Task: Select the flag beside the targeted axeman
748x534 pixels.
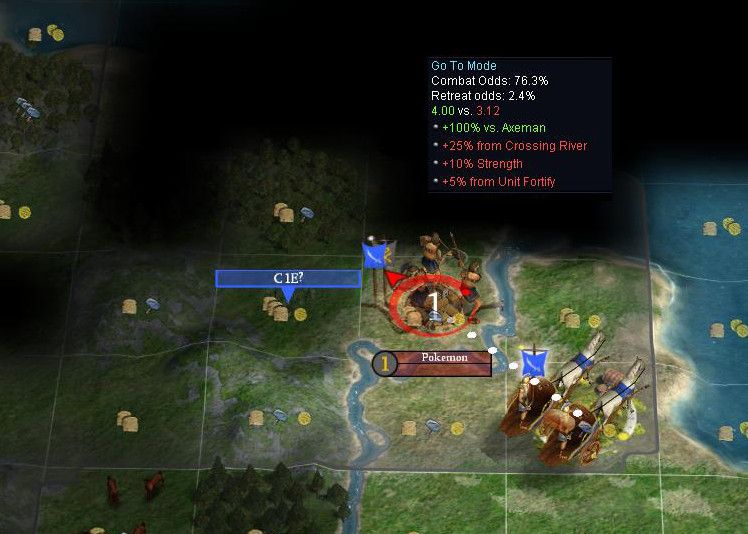Action: click(x=376, y=255)
